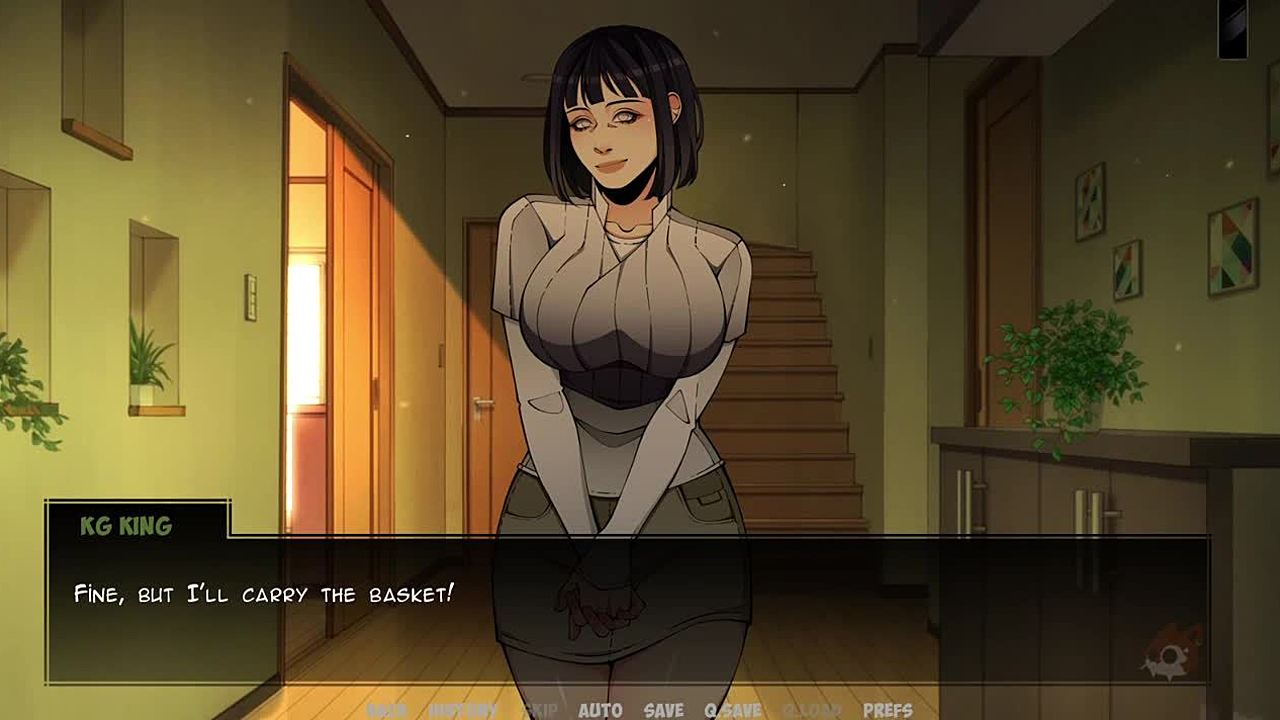
Task: Go back with the BACK button
Action: point(386,710)
